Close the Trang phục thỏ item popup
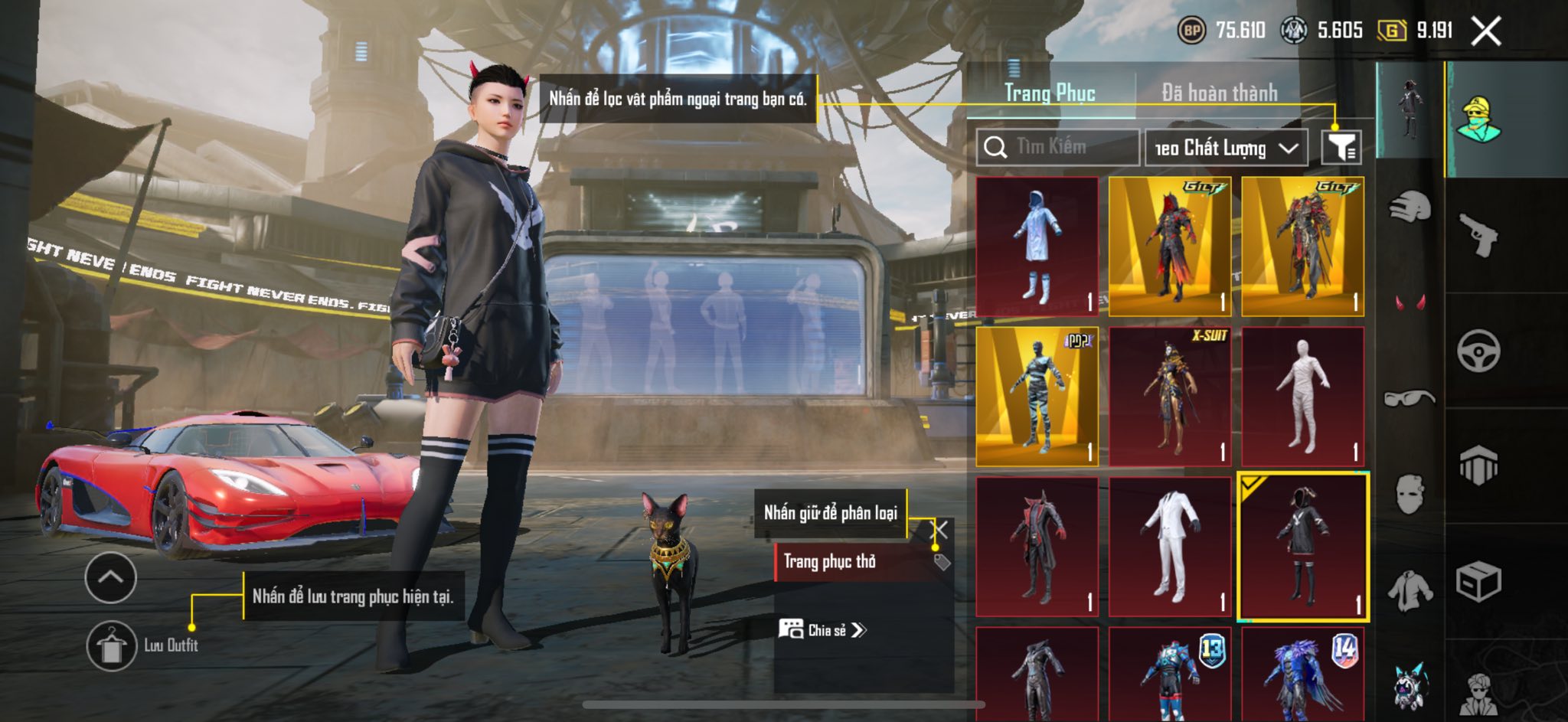 point(941,529)
